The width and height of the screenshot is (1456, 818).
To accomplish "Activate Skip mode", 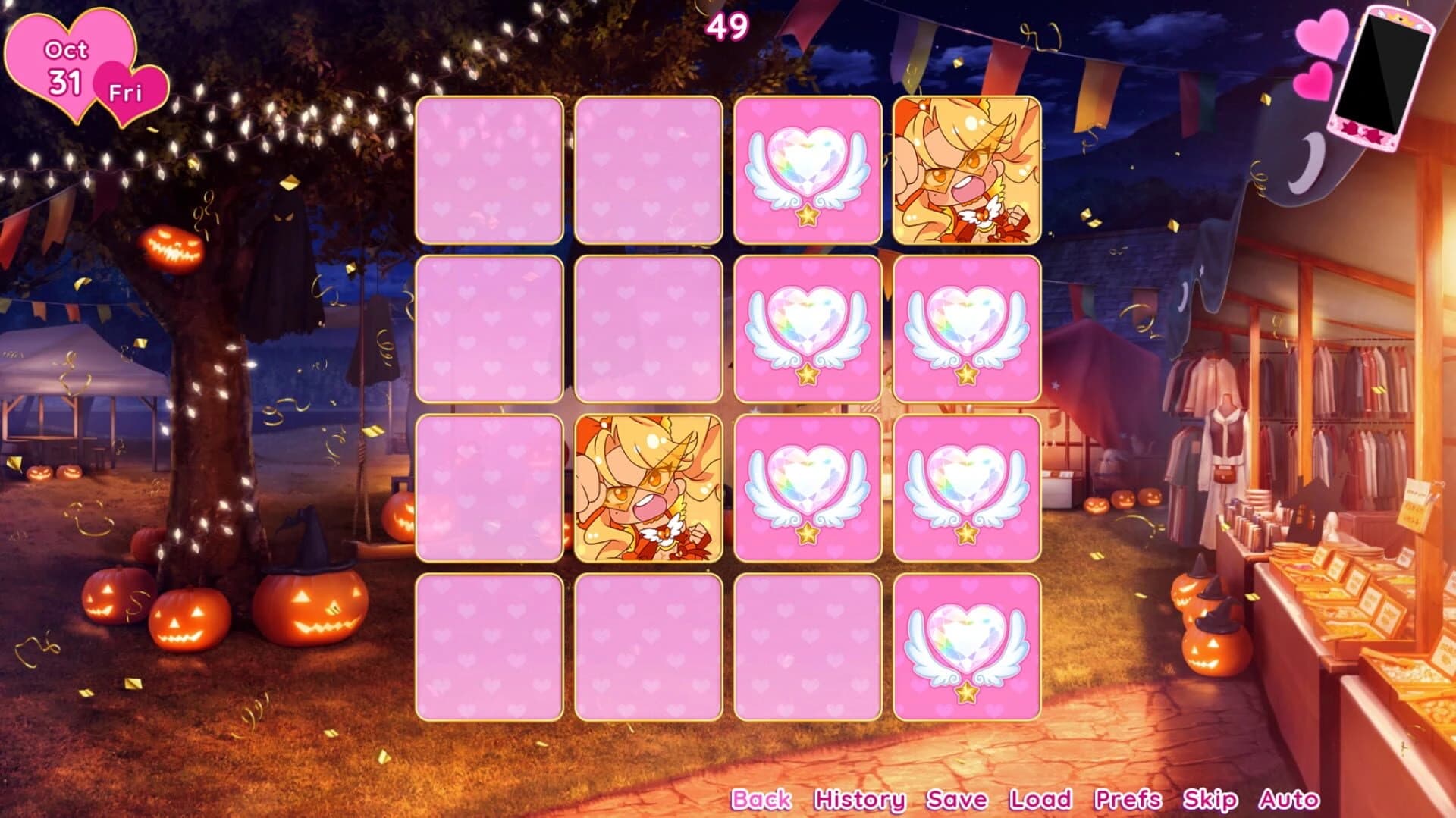I will tap(1207, 798).
